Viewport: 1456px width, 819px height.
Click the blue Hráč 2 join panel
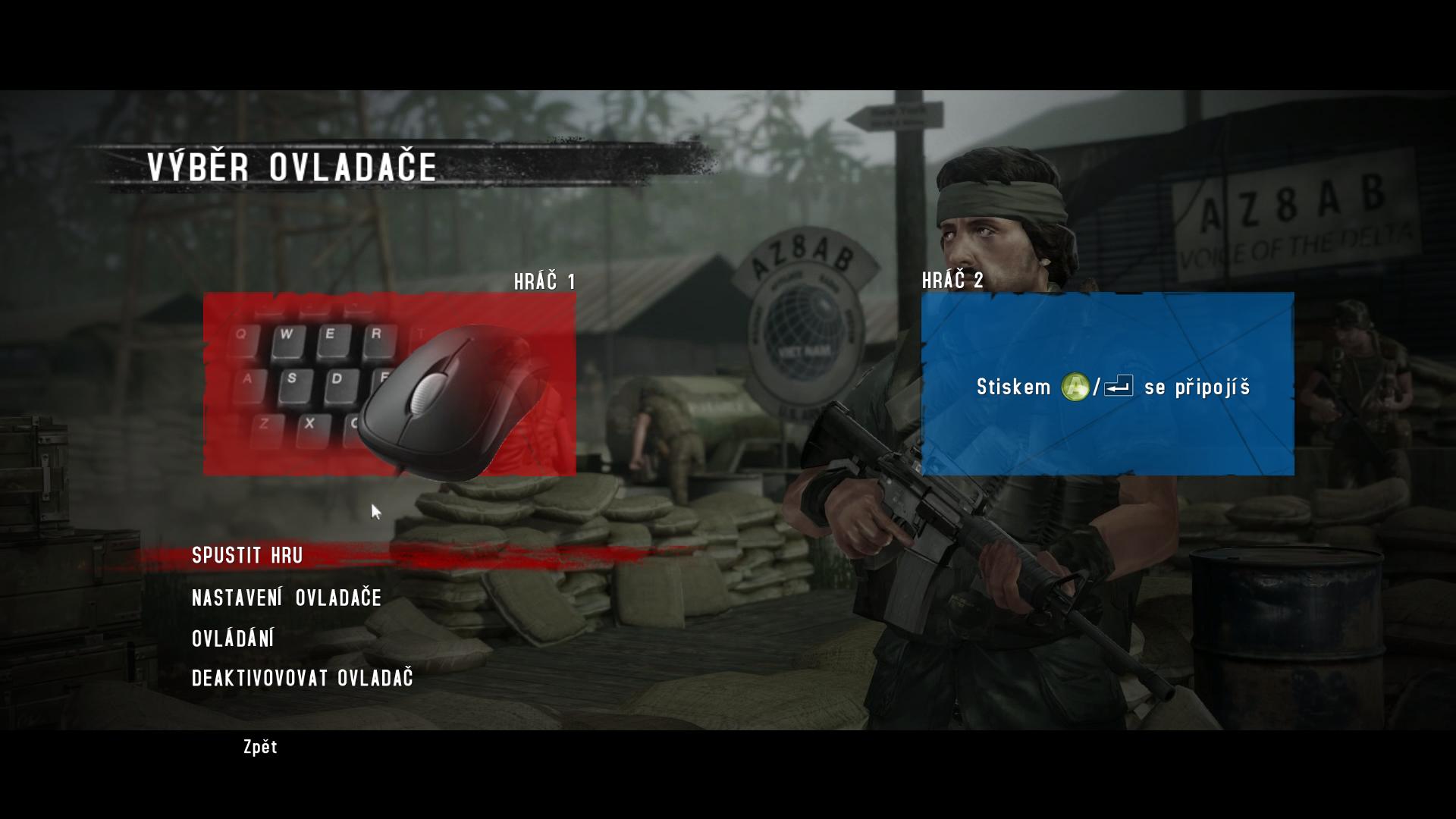coord(1107,384)
